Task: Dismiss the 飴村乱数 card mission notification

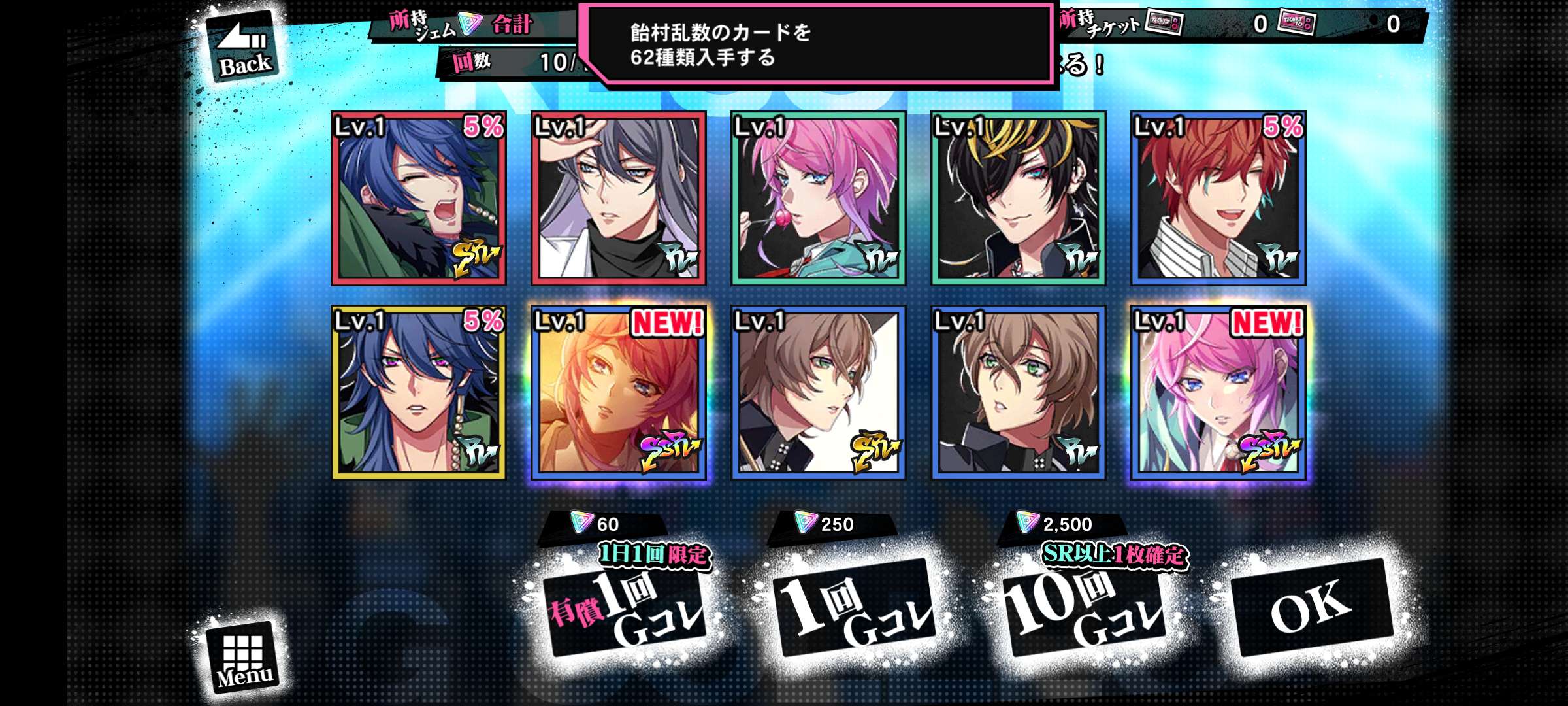Action: [x=817, y=44]
